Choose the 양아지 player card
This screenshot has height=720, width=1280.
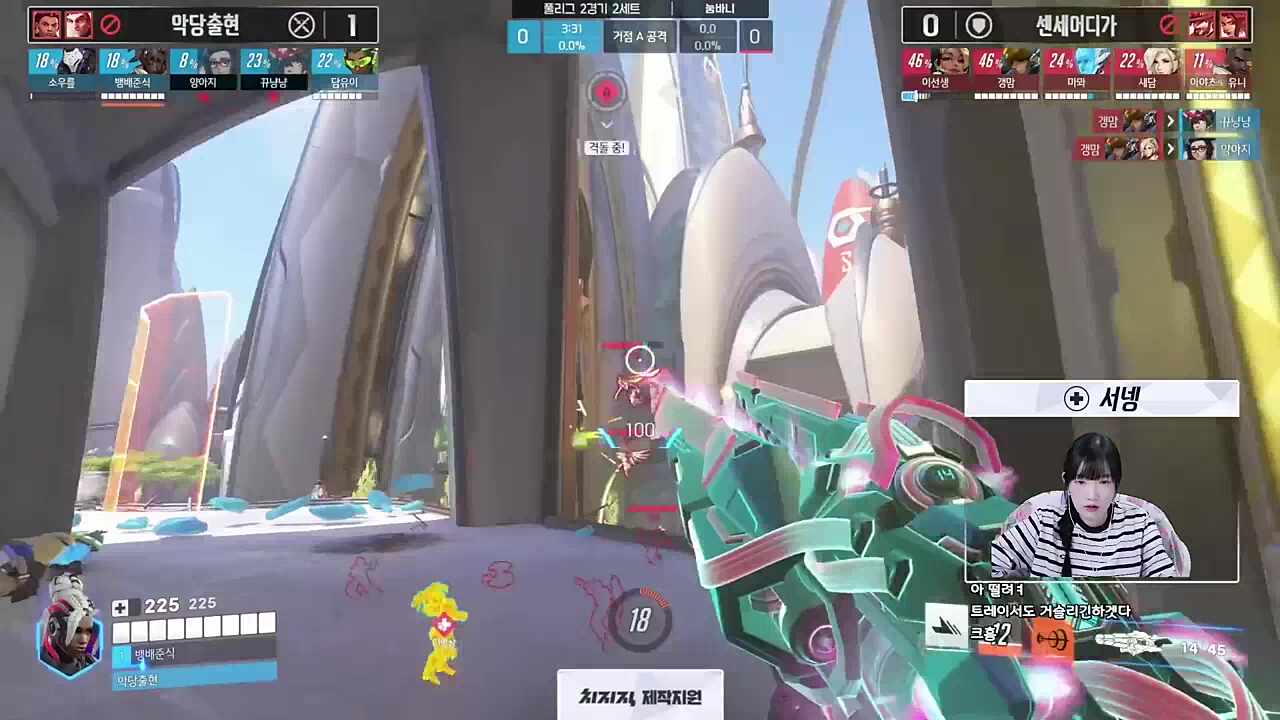204,70
